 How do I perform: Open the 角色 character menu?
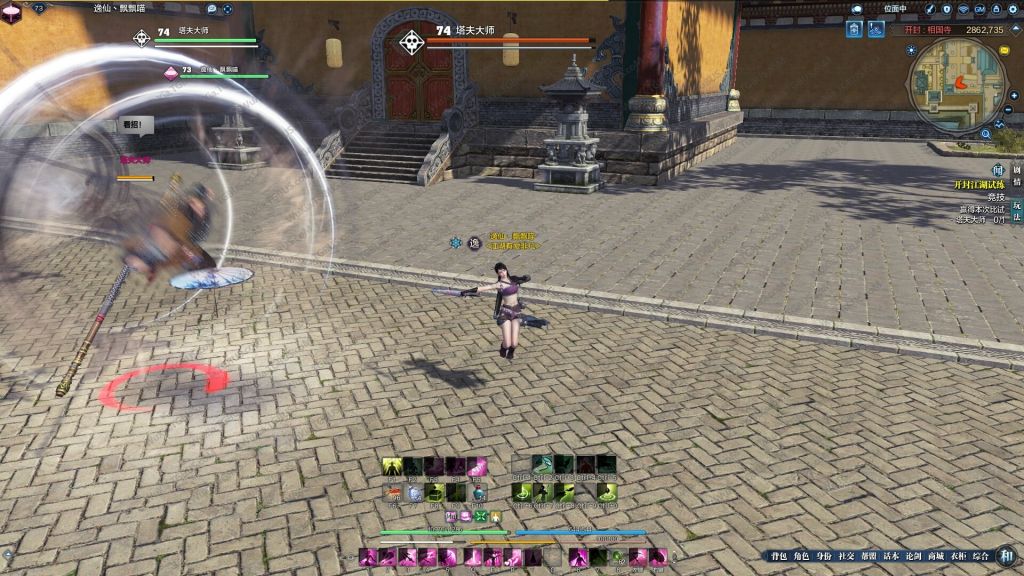[x=801, y=556]
